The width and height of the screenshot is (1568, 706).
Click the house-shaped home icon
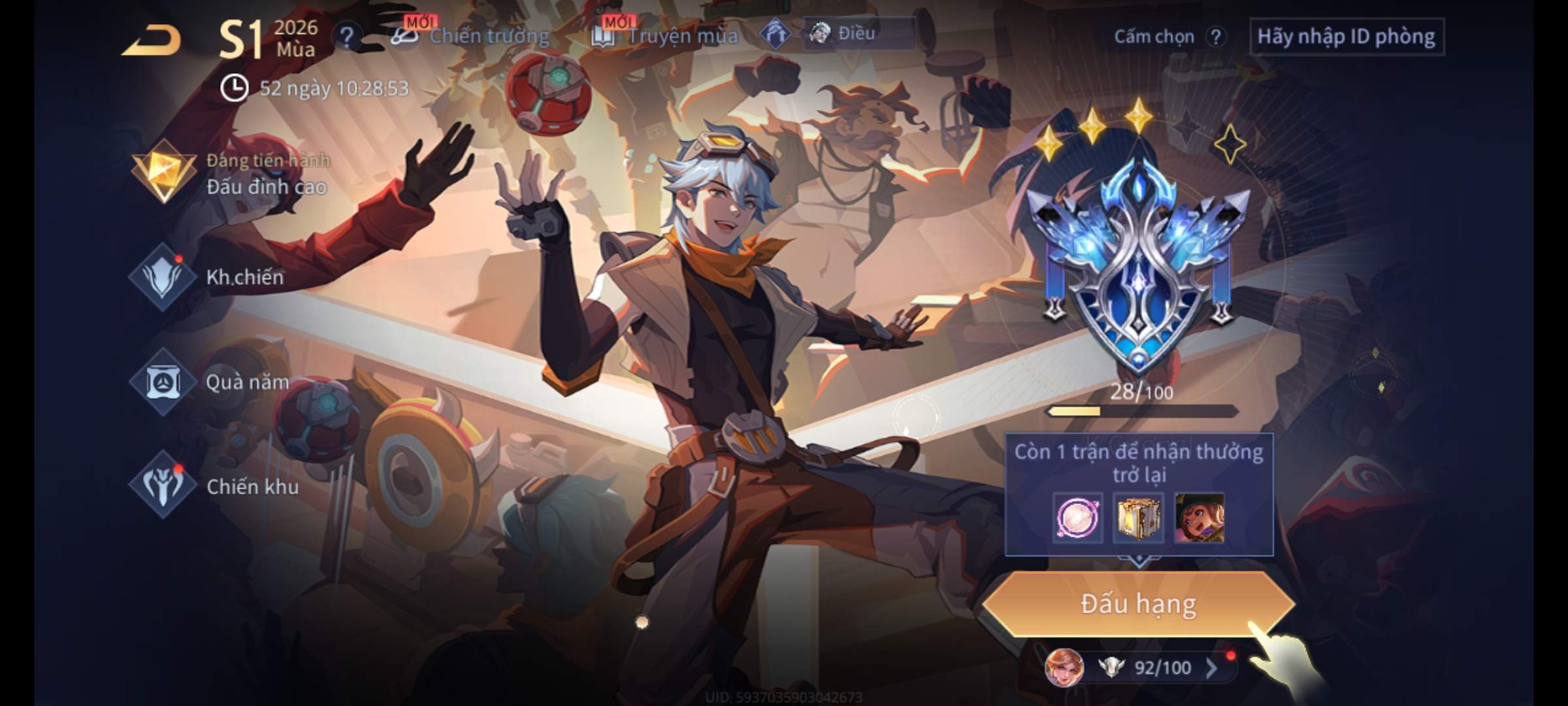pos(776,34)
